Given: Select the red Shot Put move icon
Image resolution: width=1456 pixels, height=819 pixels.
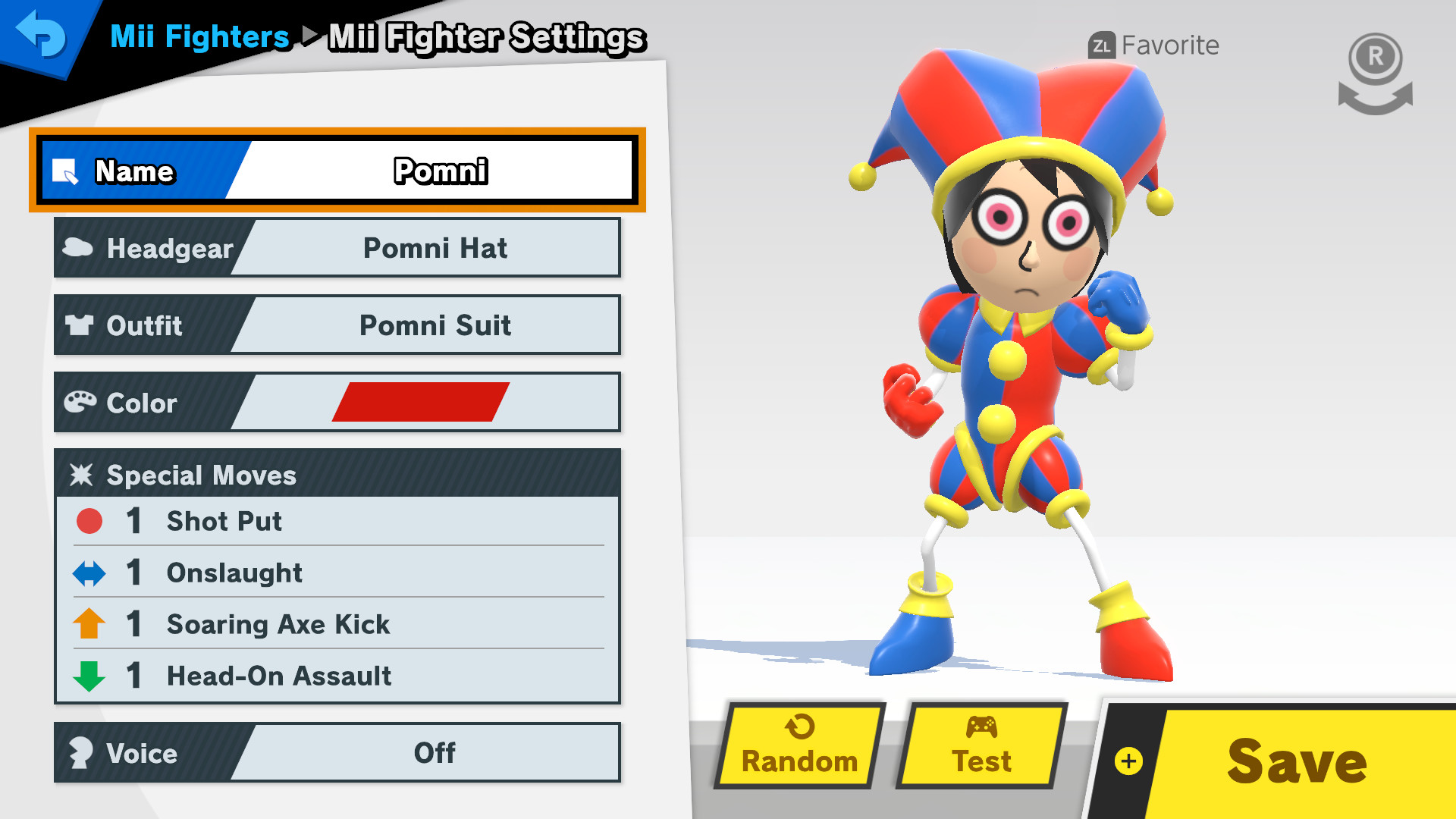Looking at the screenshot, I should pos(89,521).
